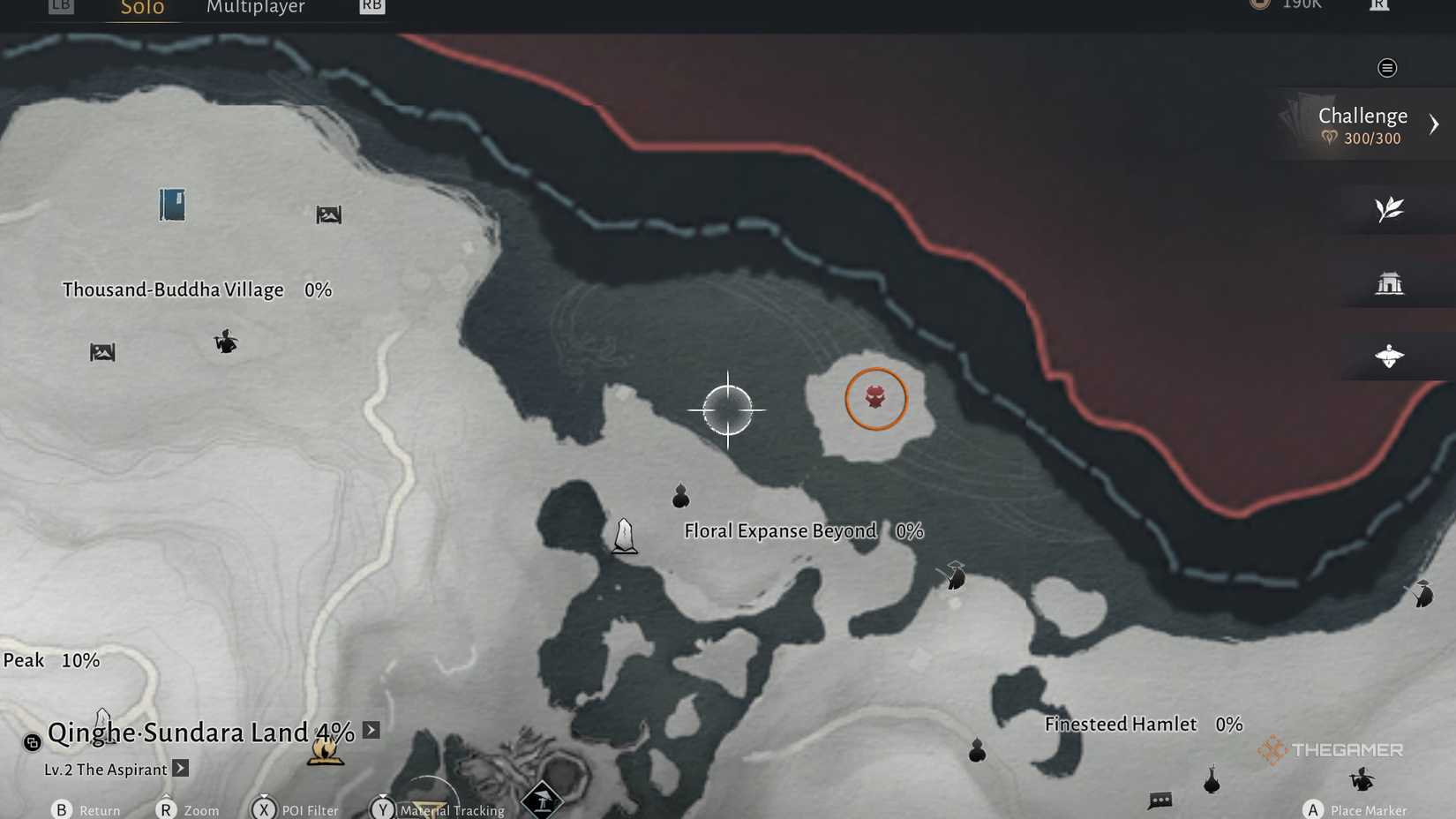1456x819 pixels.
Task: Click the standing stone marker near Floral Expanse Beyond
Action: [x=624, y=535]
